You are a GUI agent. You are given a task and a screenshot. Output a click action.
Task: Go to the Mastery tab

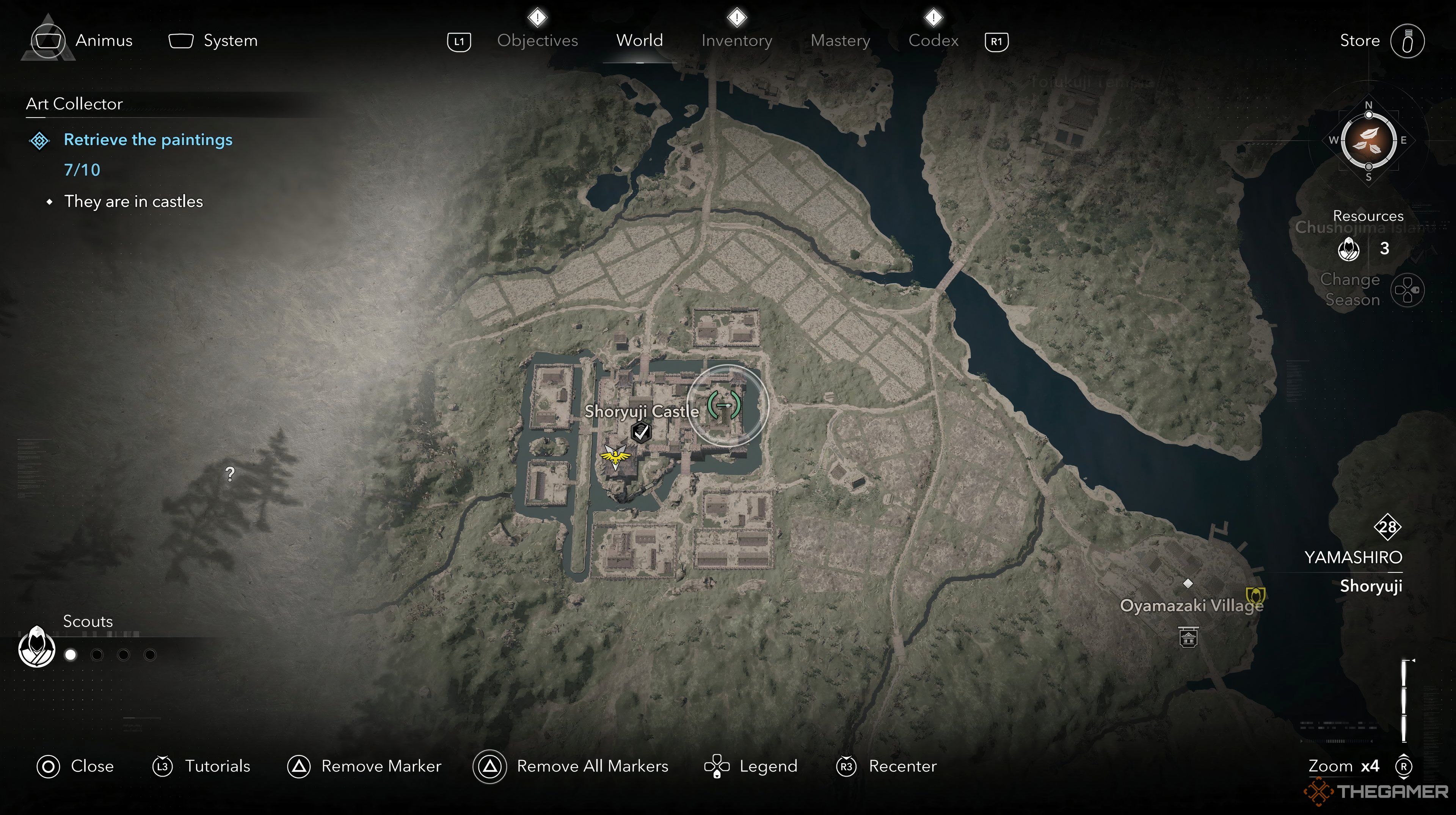point(840,41)
